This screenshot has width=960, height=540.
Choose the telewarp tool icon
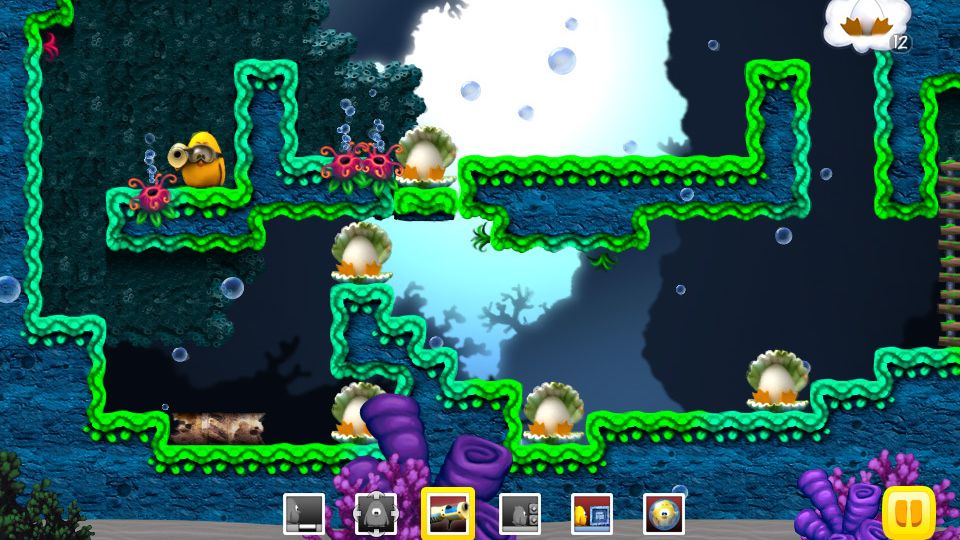376,514
